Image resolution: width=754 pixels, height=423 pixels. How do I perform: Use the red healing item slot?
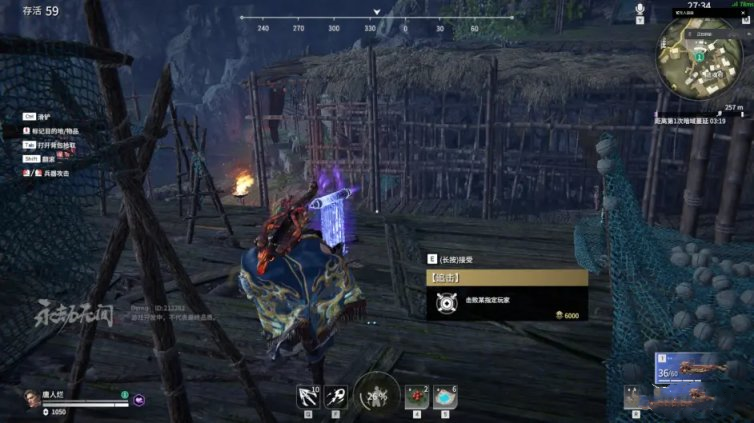click(417, 394)
